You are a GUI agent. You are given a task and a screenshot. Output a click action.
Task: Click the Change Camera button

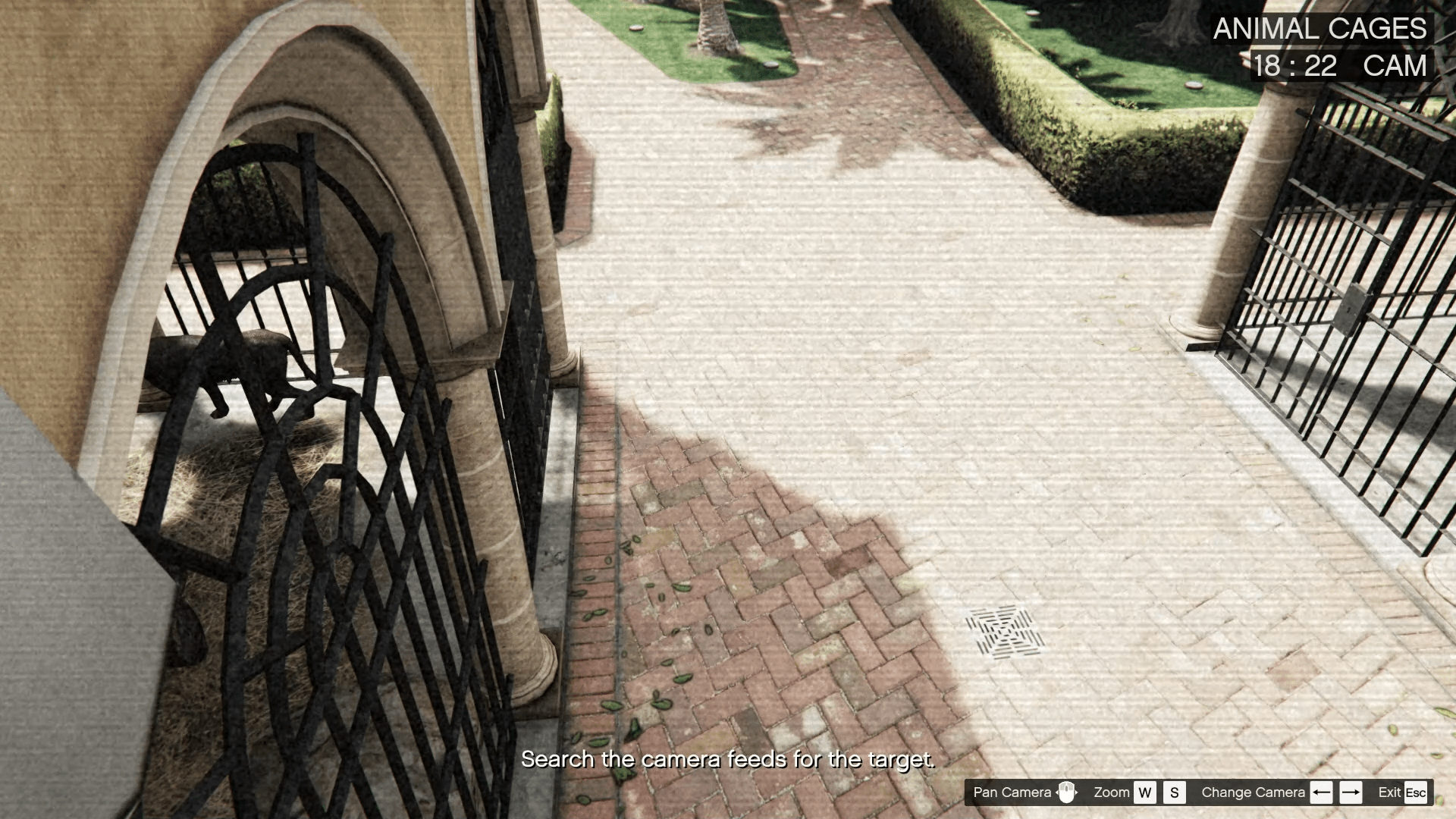coord(1253,792)
